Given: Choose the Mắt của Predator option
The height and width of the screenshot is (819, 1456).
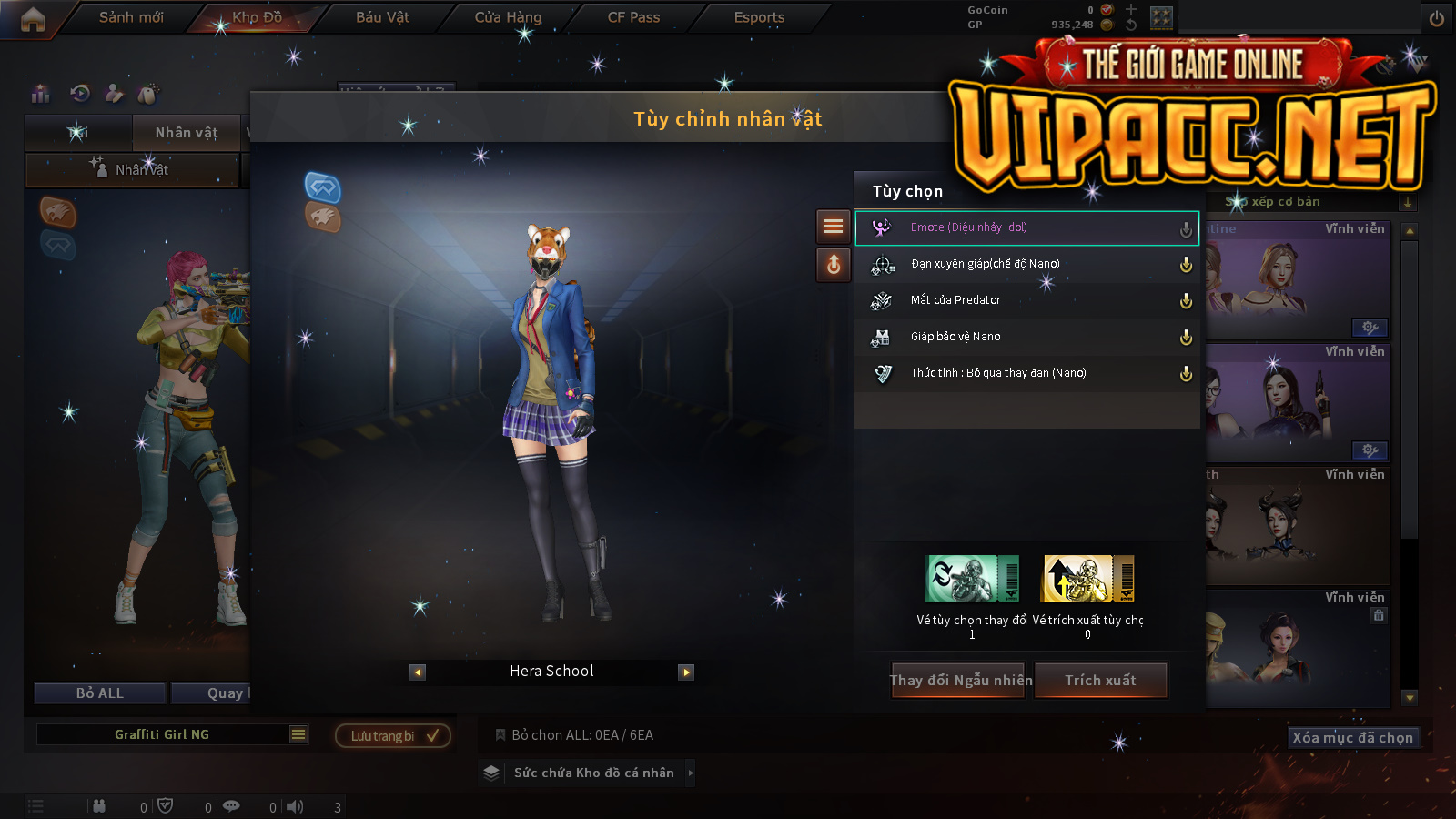Looking at the screenshot, I should click(x=1026, y=300).
